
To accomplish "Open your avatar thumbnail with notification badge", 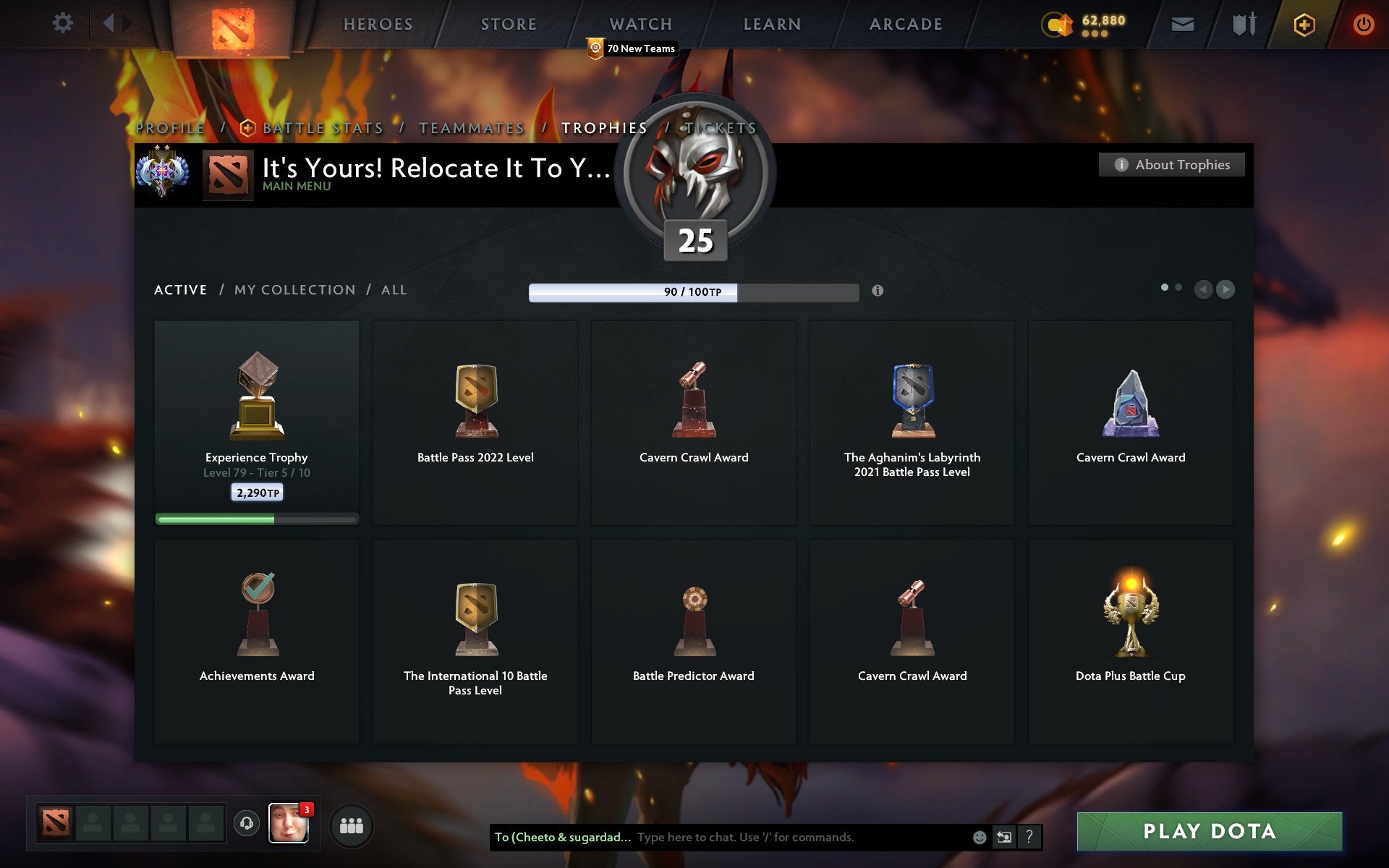I will pos(289,822).
